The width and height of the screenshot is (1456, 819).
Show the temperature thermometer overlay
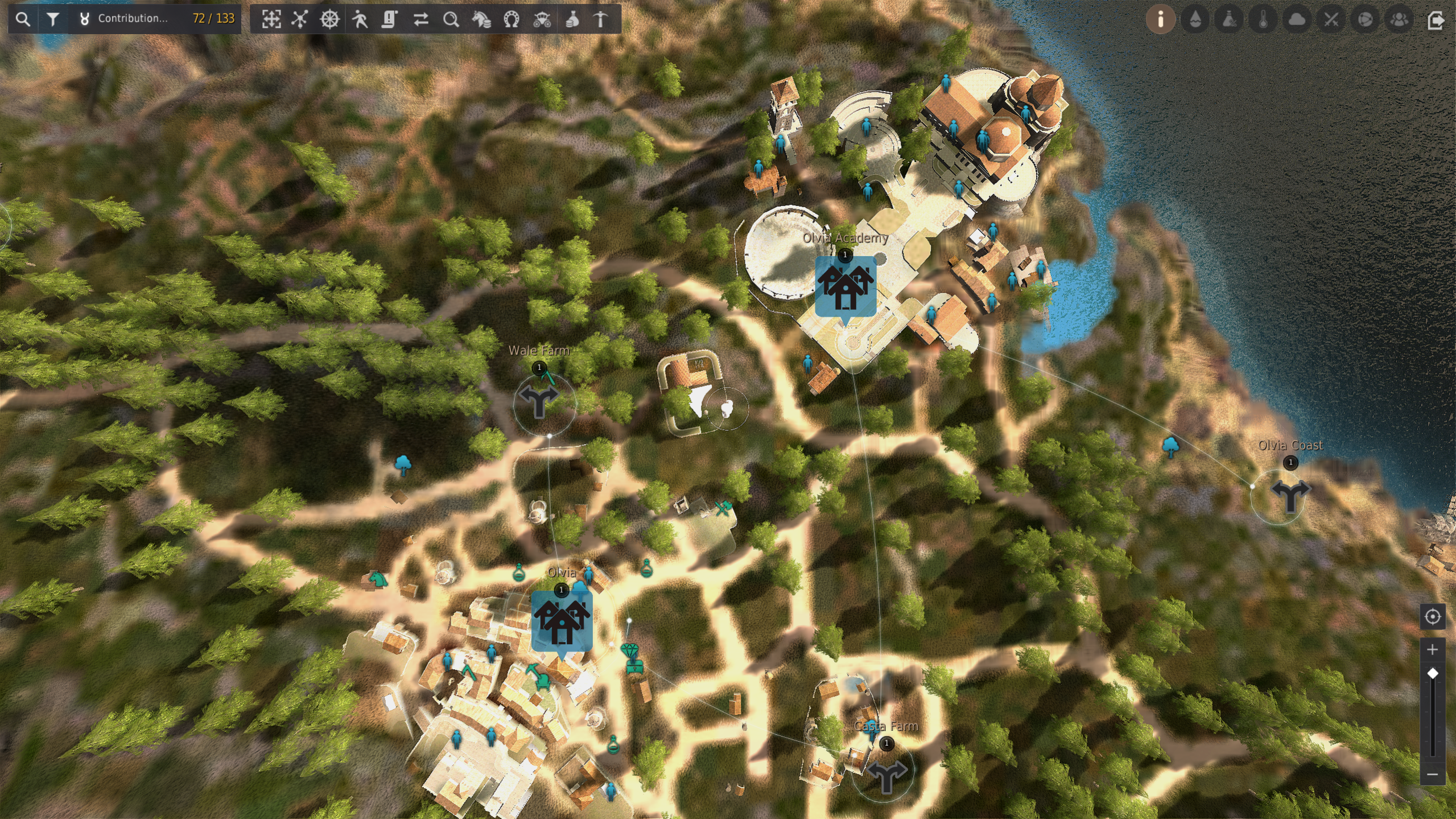1263,19
